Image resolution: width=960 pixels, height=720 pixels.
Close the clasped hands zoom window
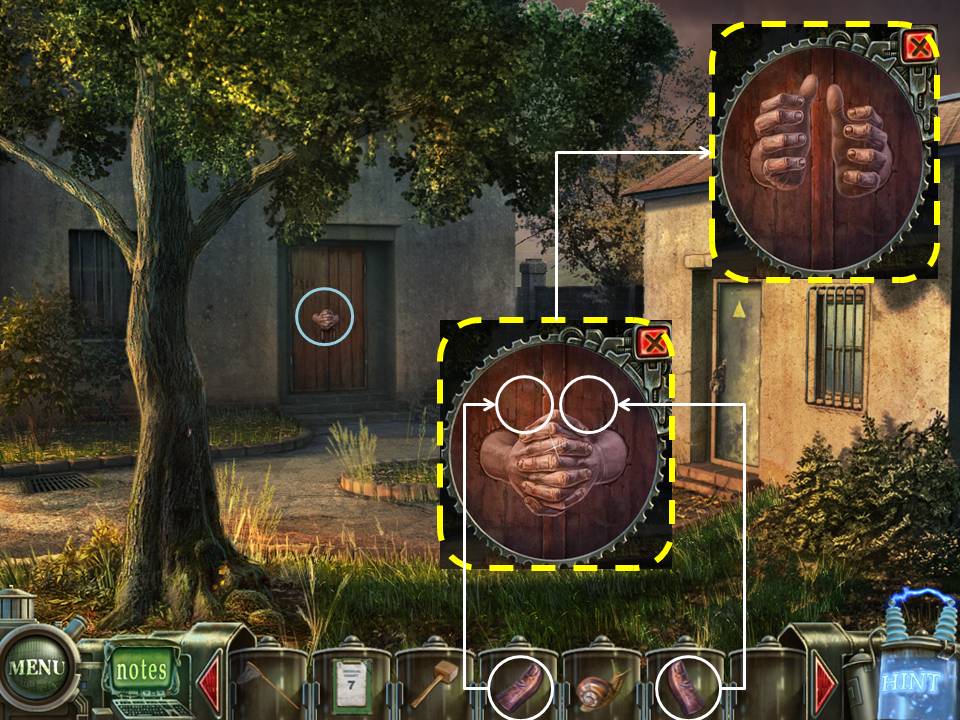coord(652,344)
